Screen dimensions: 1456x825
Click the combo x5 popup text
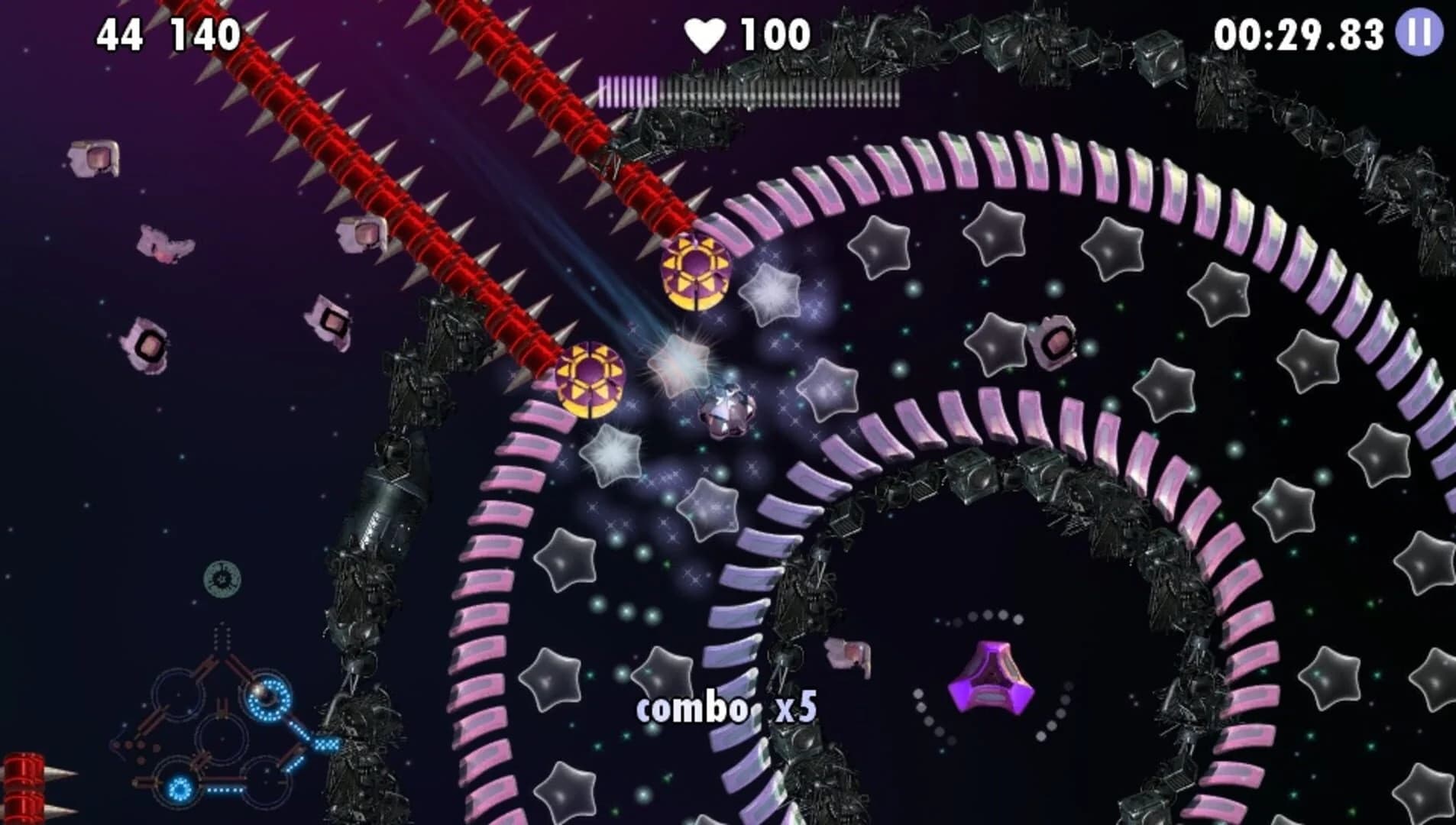[726, 709]
